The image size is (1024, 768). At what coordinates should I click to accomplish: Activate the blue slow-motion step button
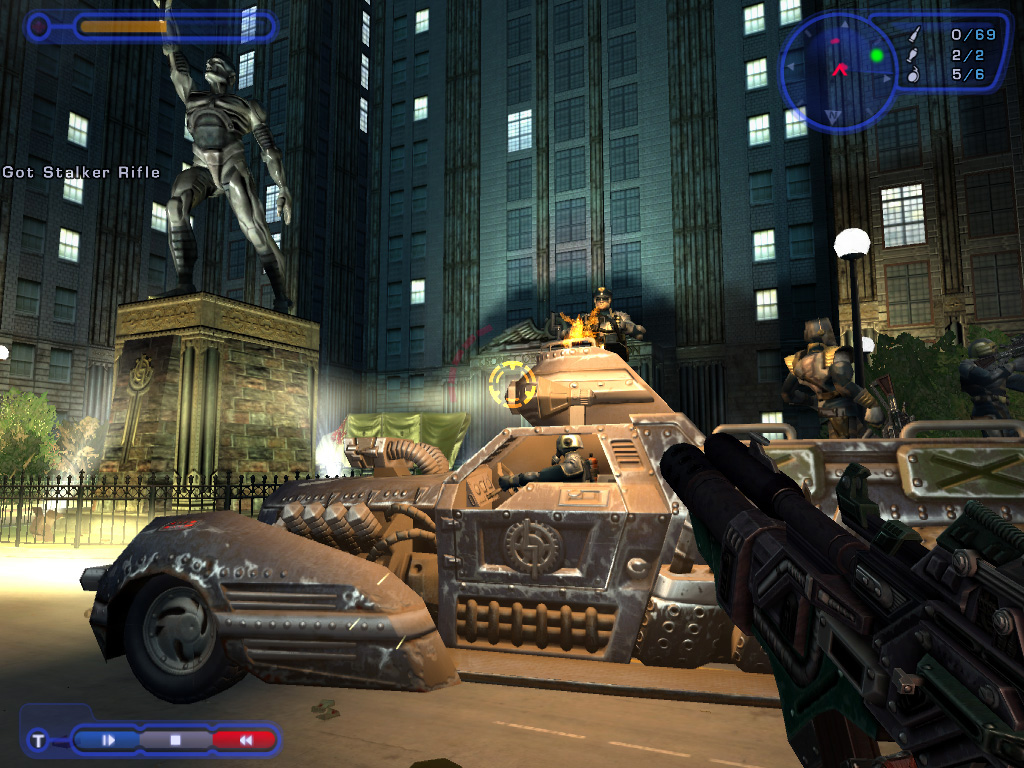click(108, 740)
